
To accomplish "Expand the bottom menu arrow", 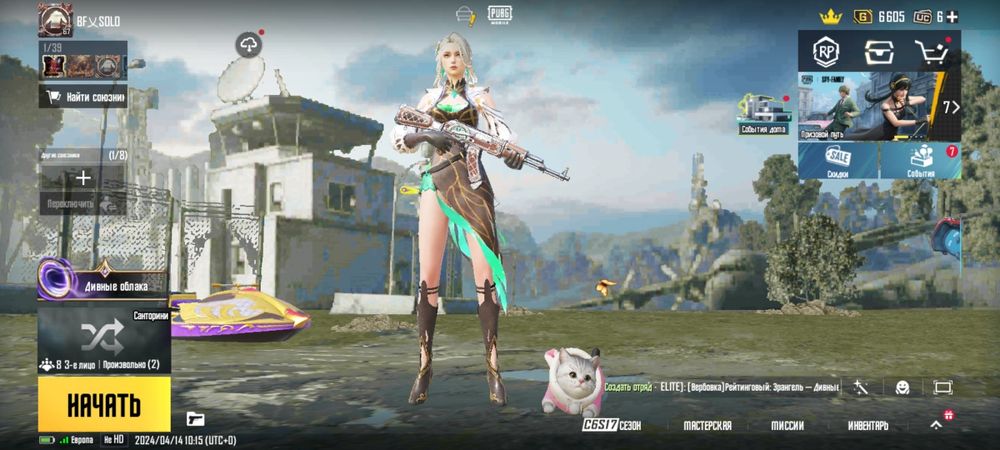I will tap(937, 424).
